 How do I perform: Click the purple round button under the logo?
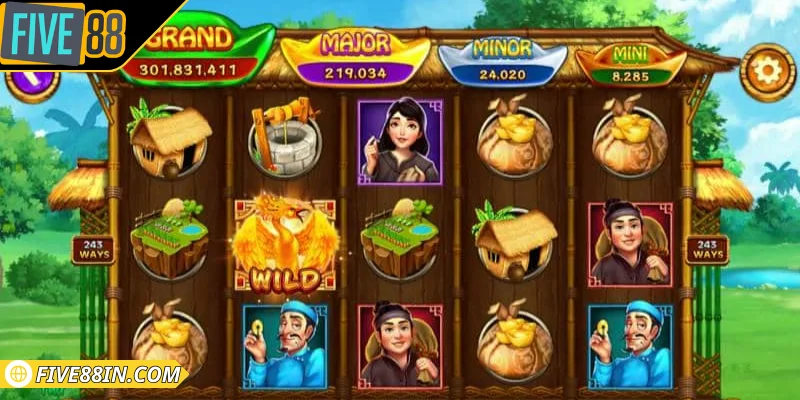point(28,82)
